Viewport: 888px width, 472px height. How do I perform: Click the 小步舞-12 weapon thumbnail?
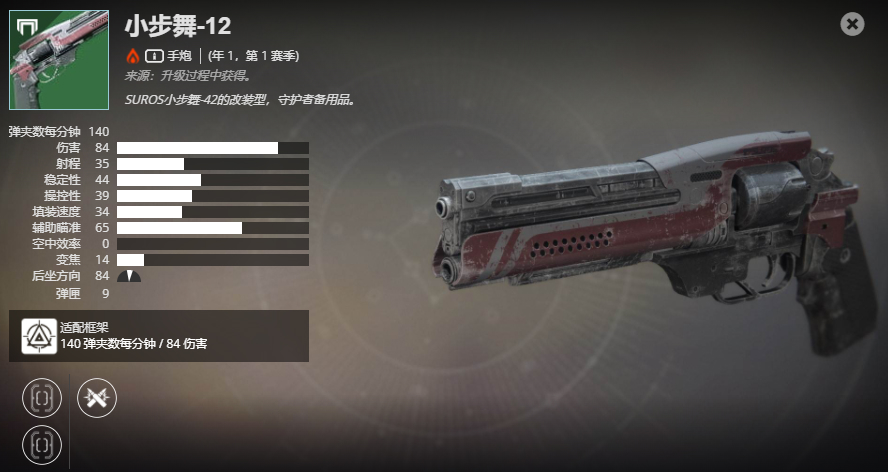click(59, 60)
